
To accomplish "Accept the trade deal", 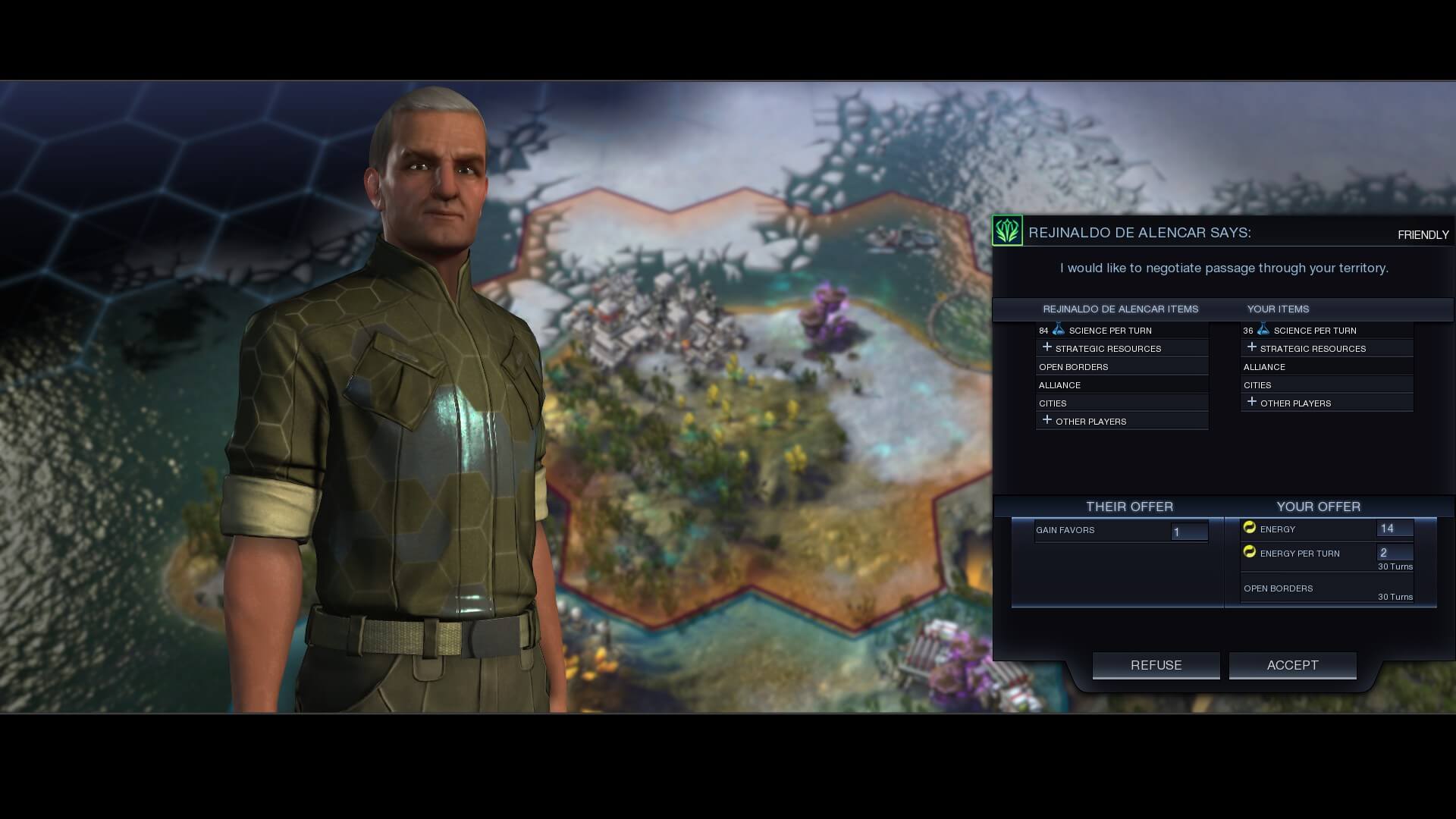I will [1292, 665].
